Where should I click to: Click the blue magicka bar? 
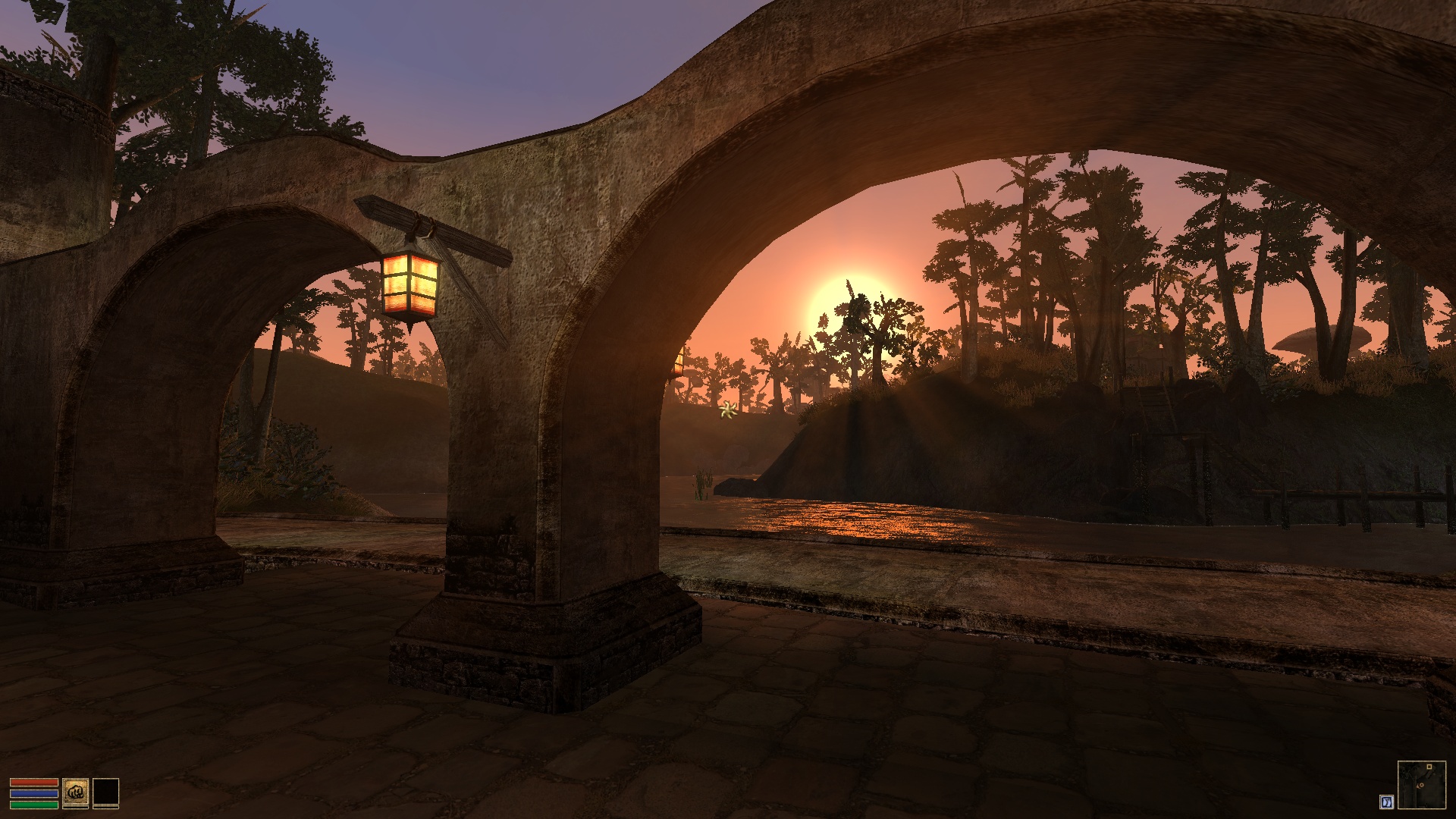[34, 793]
